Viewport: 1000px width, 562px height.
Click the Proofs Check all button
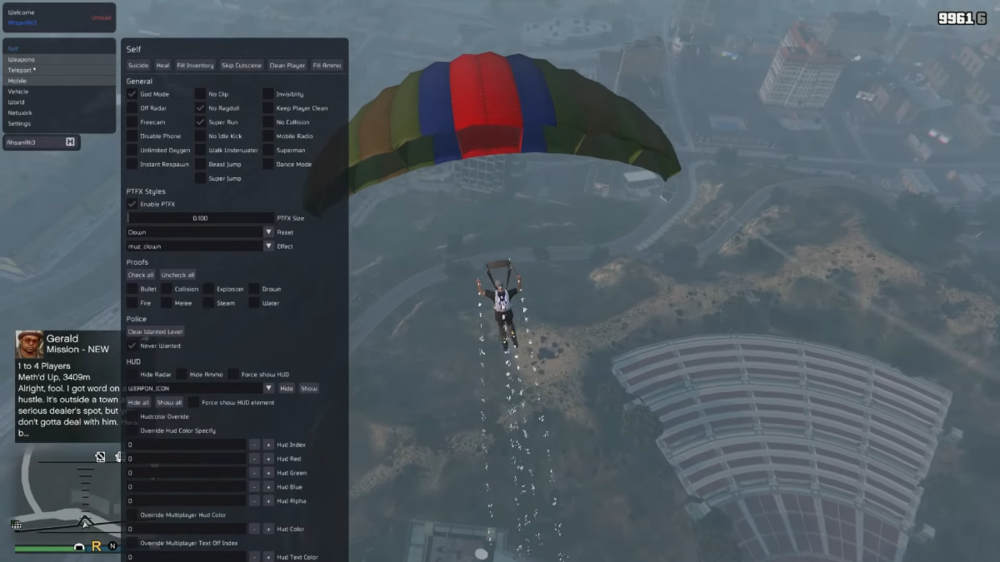tap(141, 275)
